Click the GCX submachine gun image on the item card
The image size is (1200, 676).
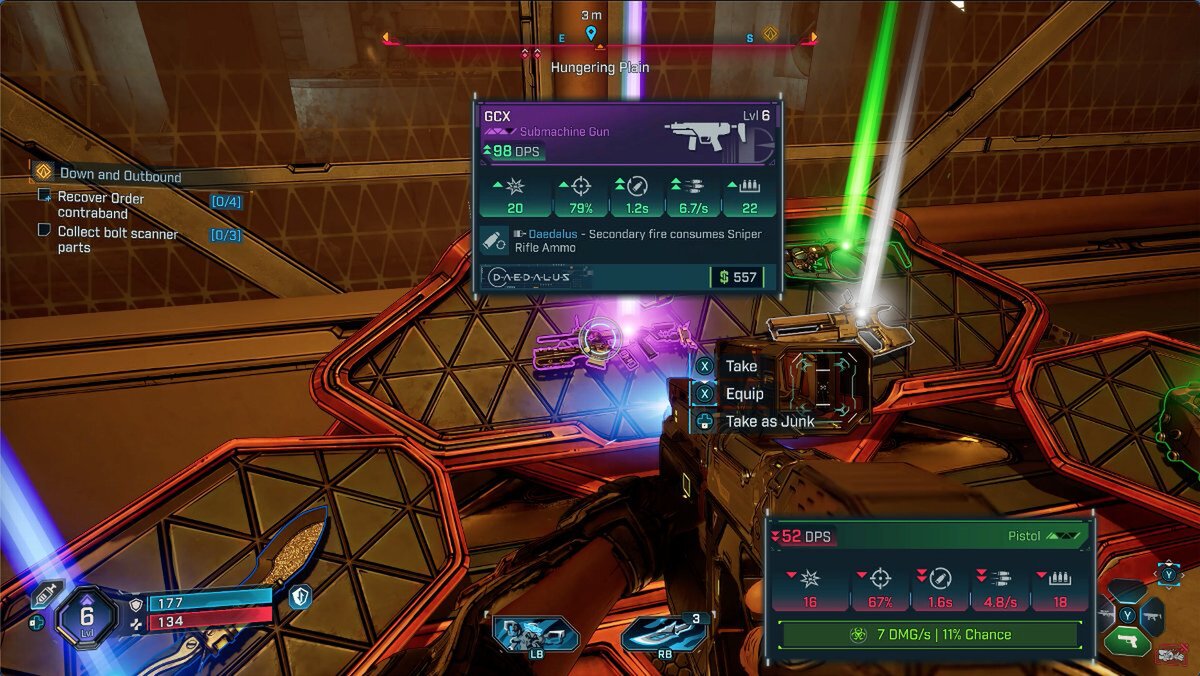click(699, 137)
